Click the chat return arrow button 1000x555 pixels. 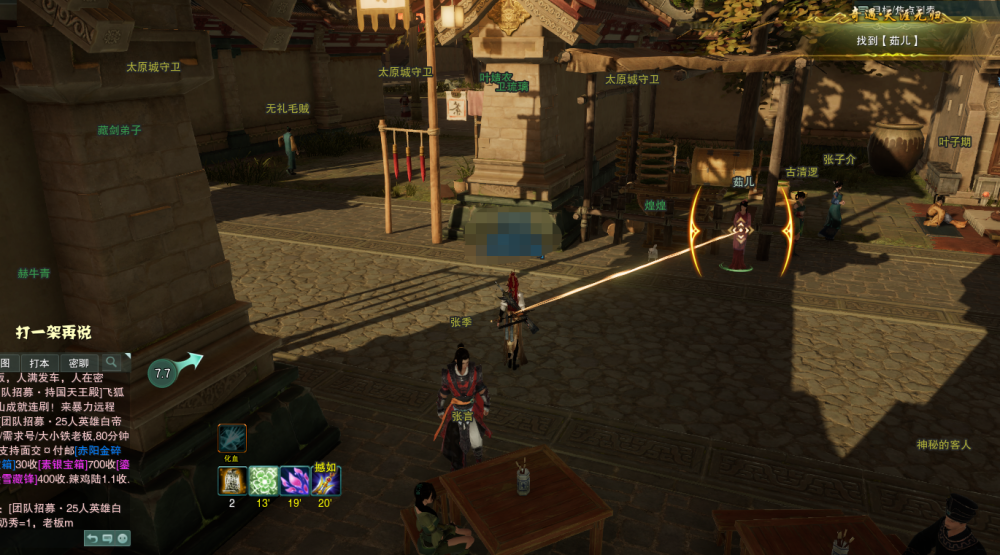(91, 538)
